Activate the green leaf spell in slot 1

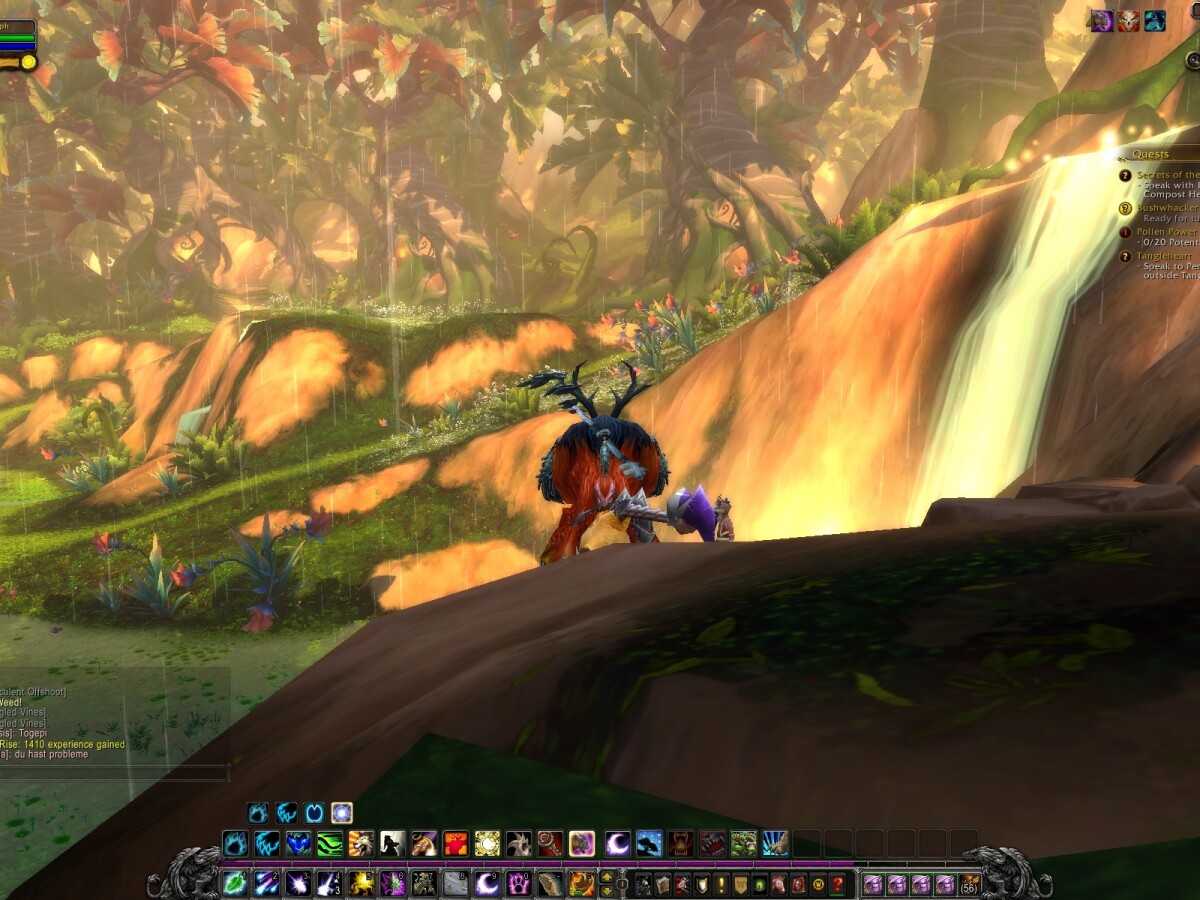(234, 884)
